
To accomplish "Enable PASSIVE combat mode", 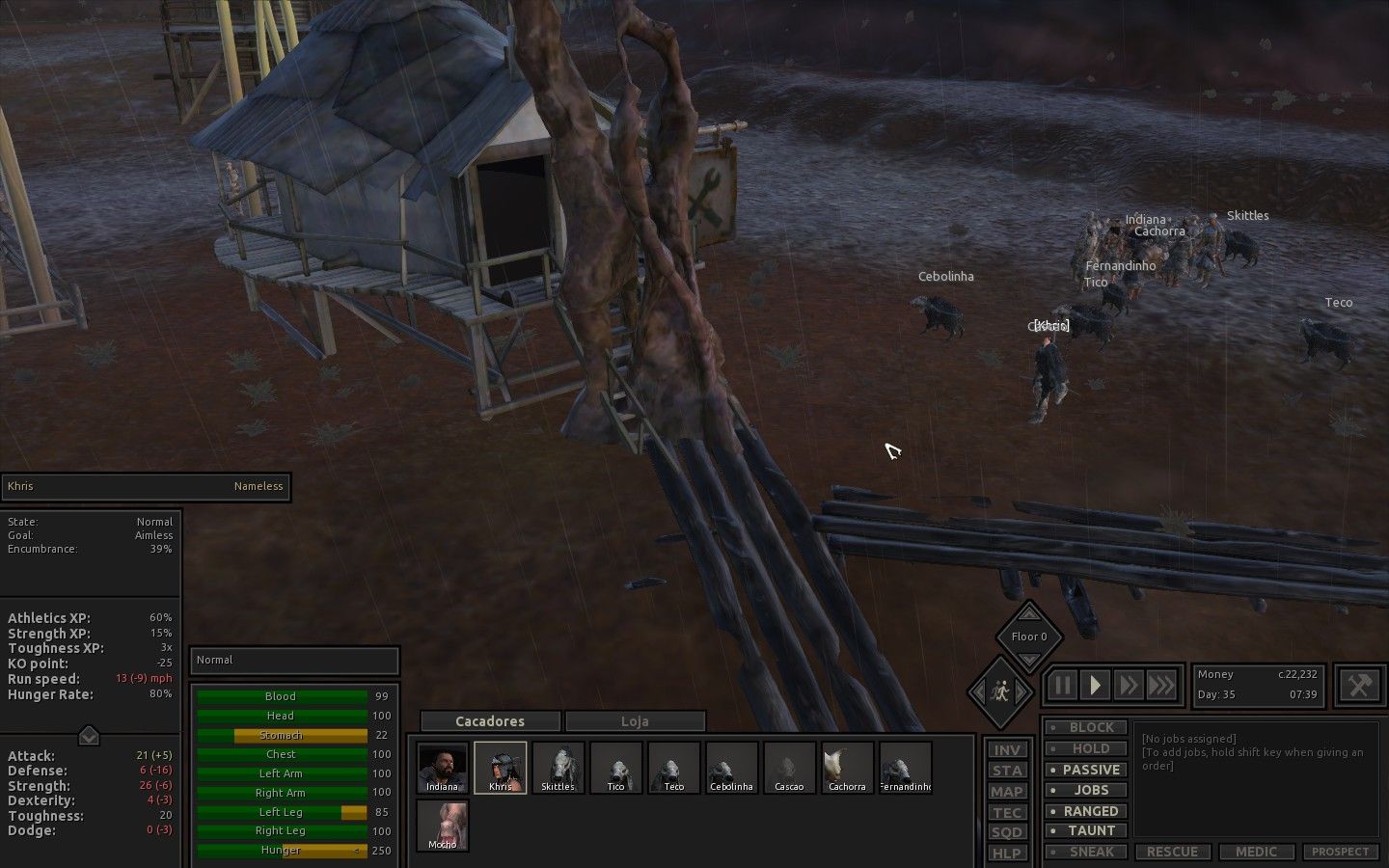I will [1085, 770].
